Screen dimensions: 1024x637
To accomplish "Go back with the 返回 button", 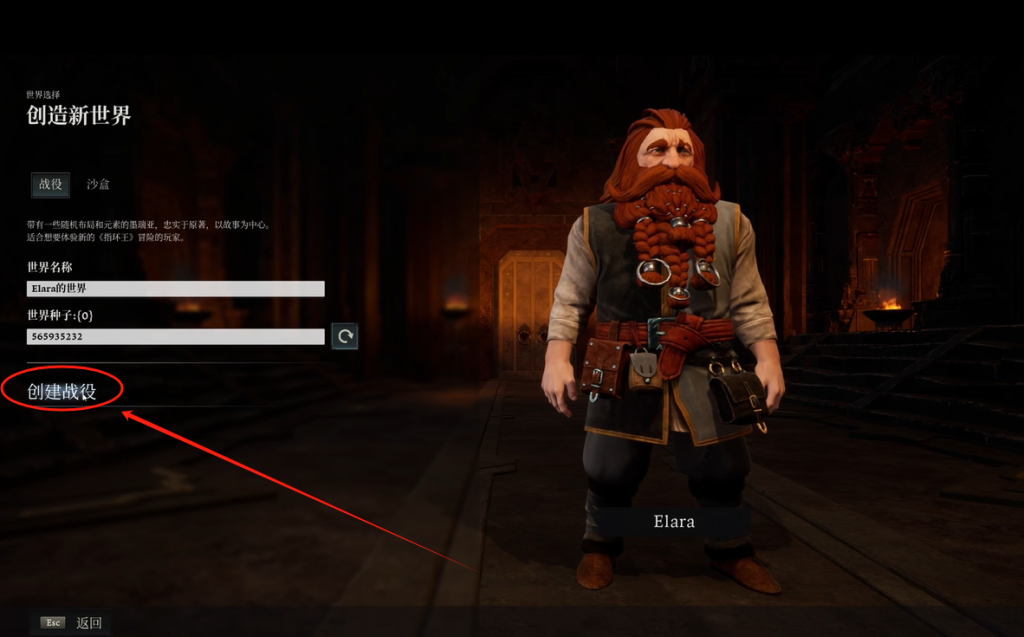I will pyautogui.click(x=89, y=623).
